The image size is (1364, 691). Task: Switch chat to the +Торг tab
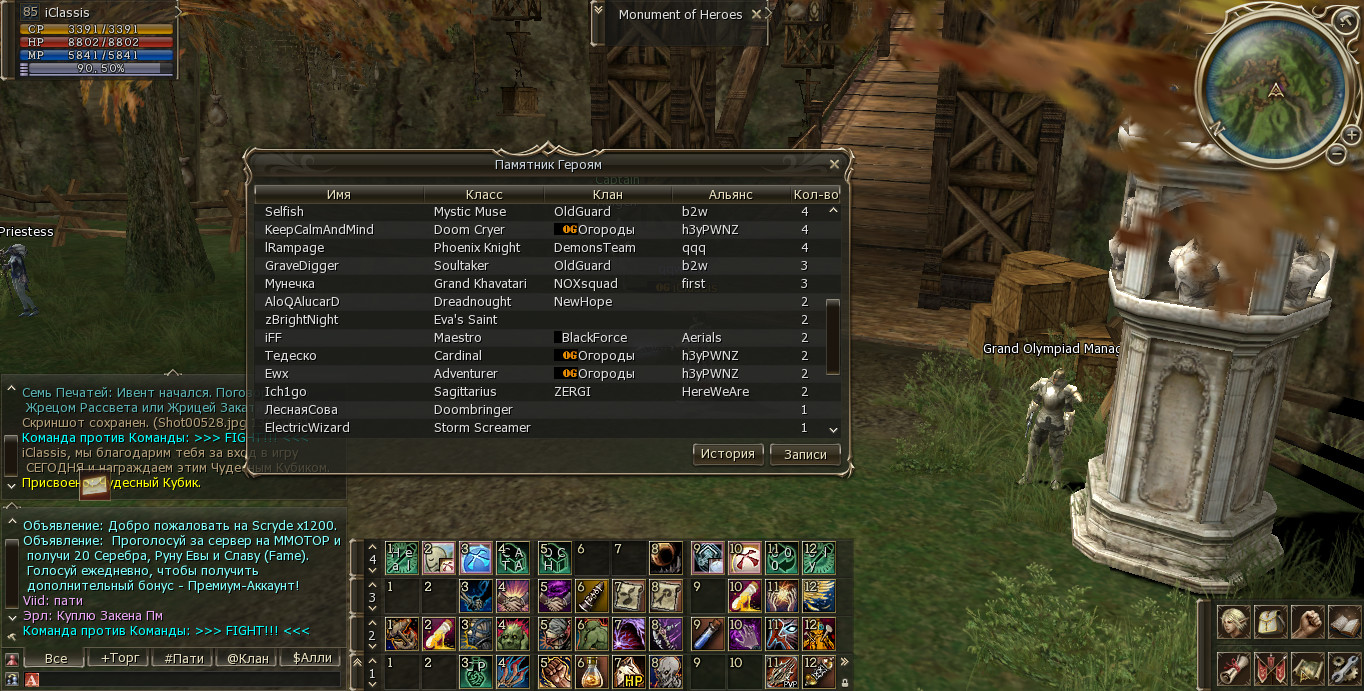click(119, 658)
